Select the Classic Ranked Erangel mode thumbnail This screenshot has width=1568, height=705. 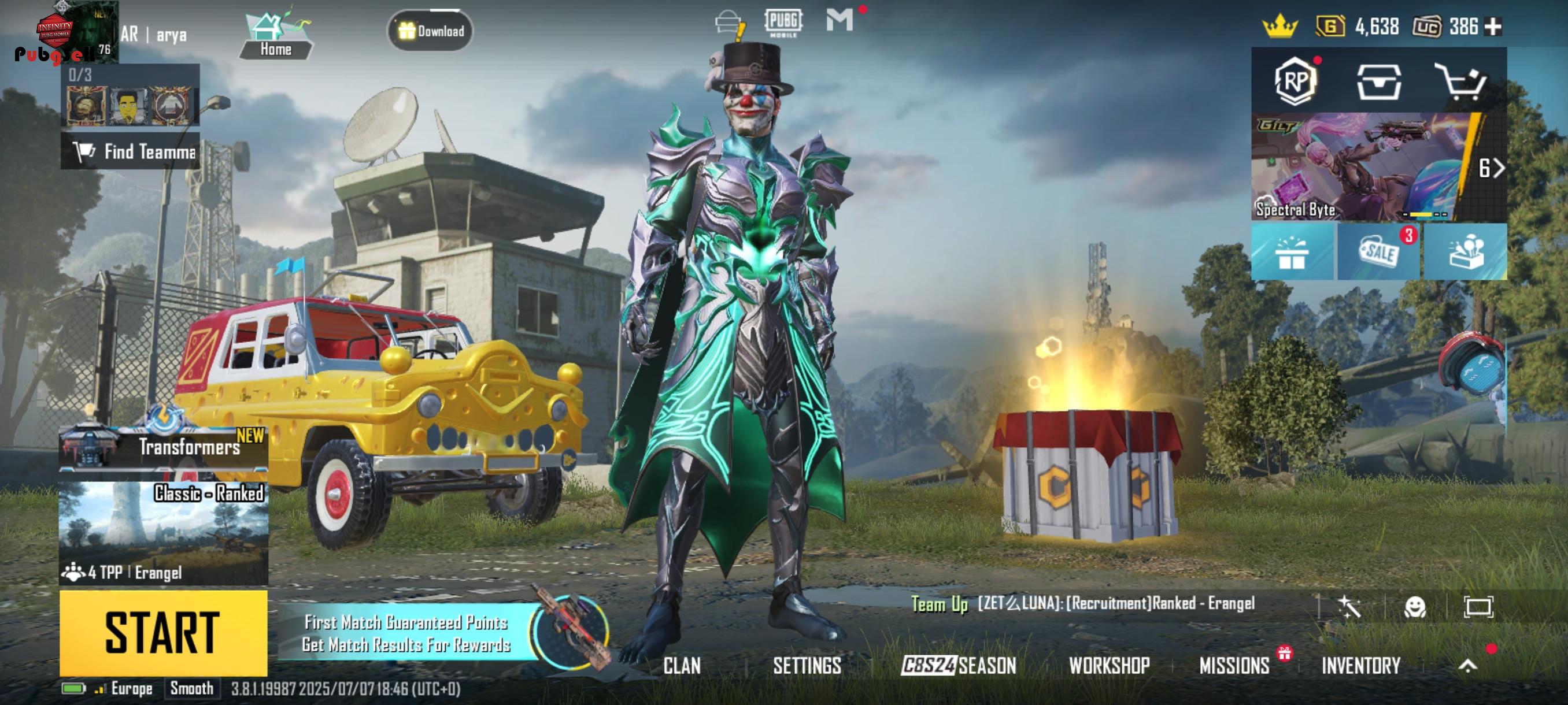[x=164, y=533]
